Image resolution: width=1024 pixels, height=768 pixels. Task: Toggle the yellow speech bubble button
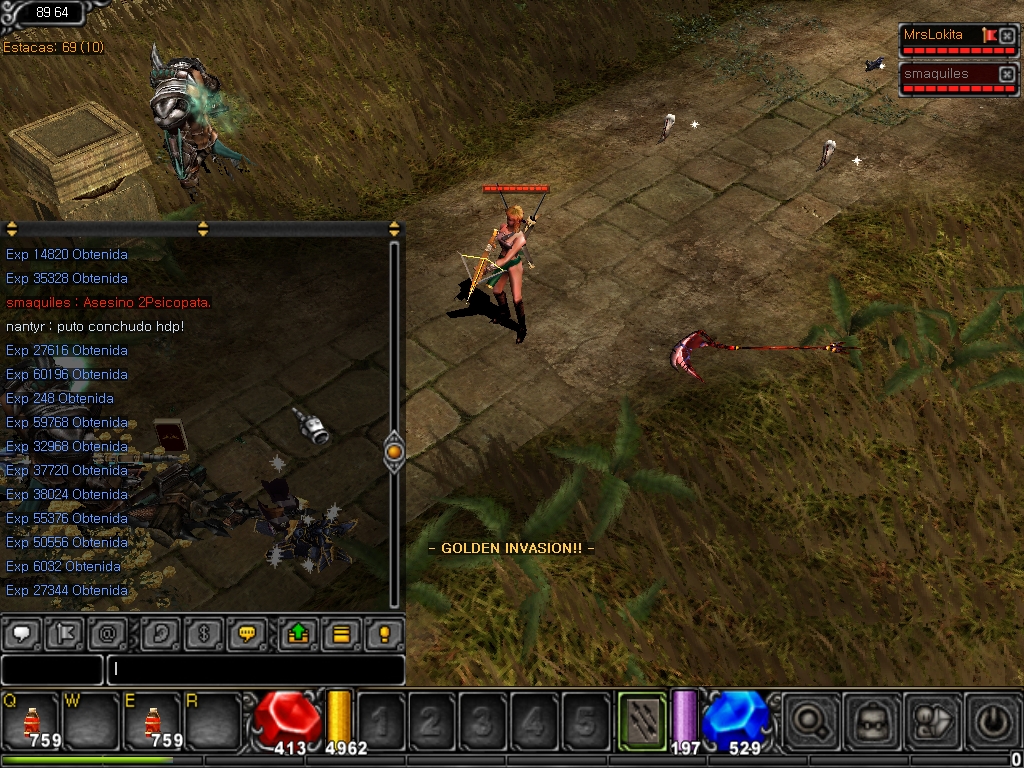(x=246, y=634)
